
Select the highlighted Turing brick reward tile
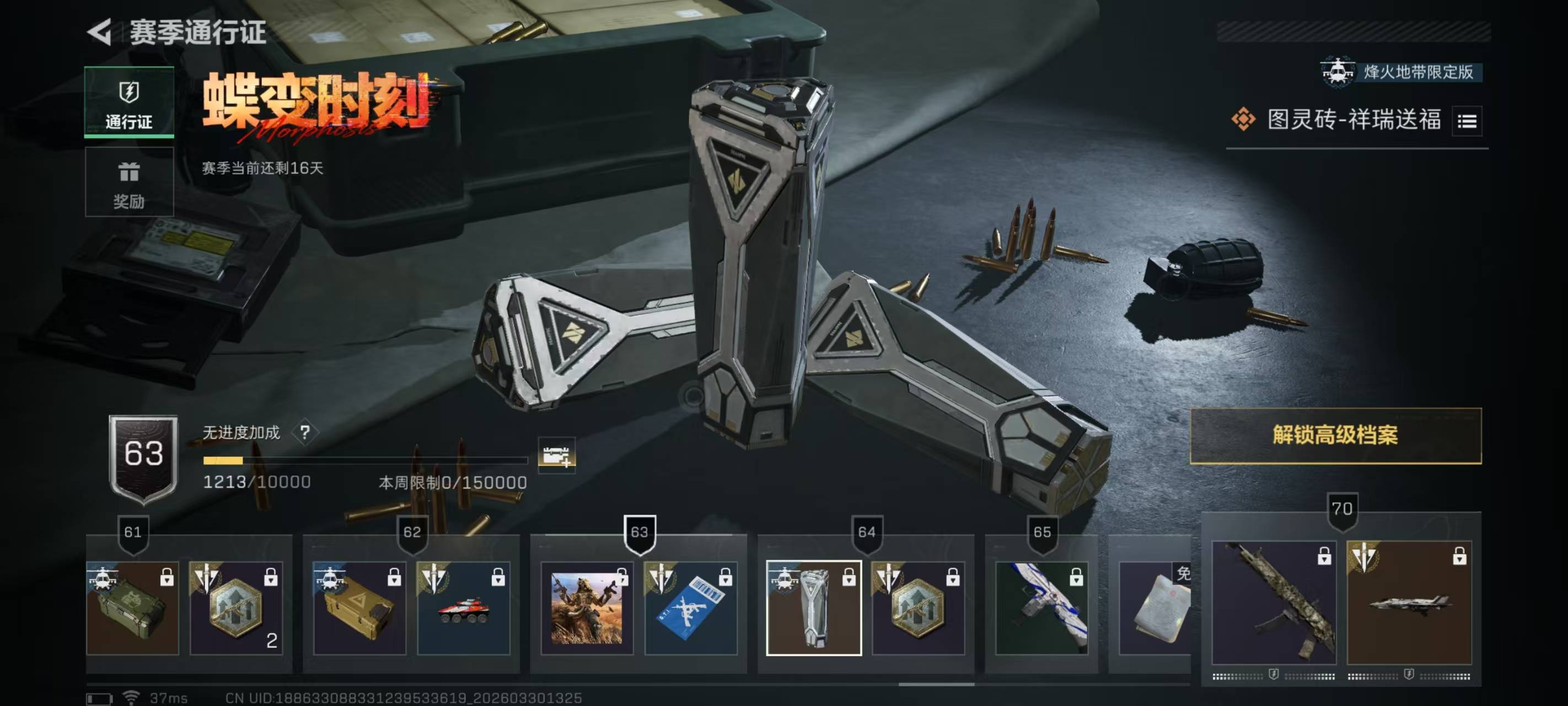pos(814,608)
